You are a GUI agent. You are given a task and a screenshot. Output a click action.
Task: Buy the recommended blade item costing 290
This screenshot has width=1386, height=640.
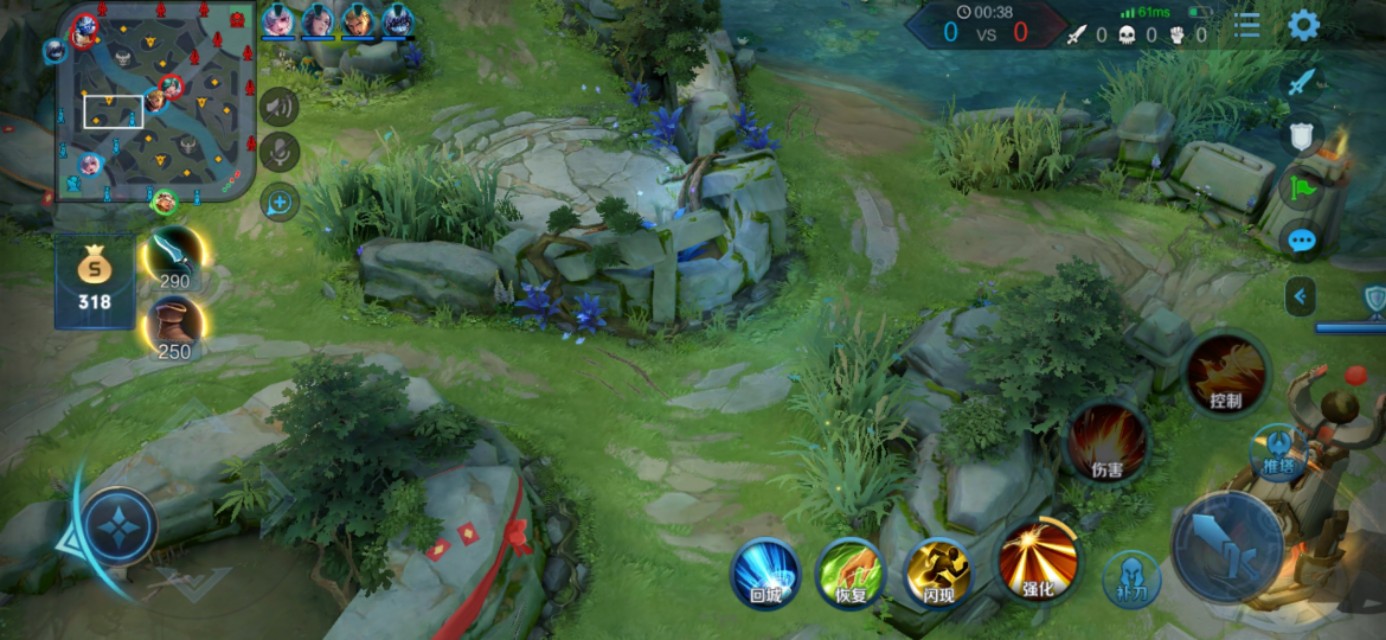coord(173,258)
